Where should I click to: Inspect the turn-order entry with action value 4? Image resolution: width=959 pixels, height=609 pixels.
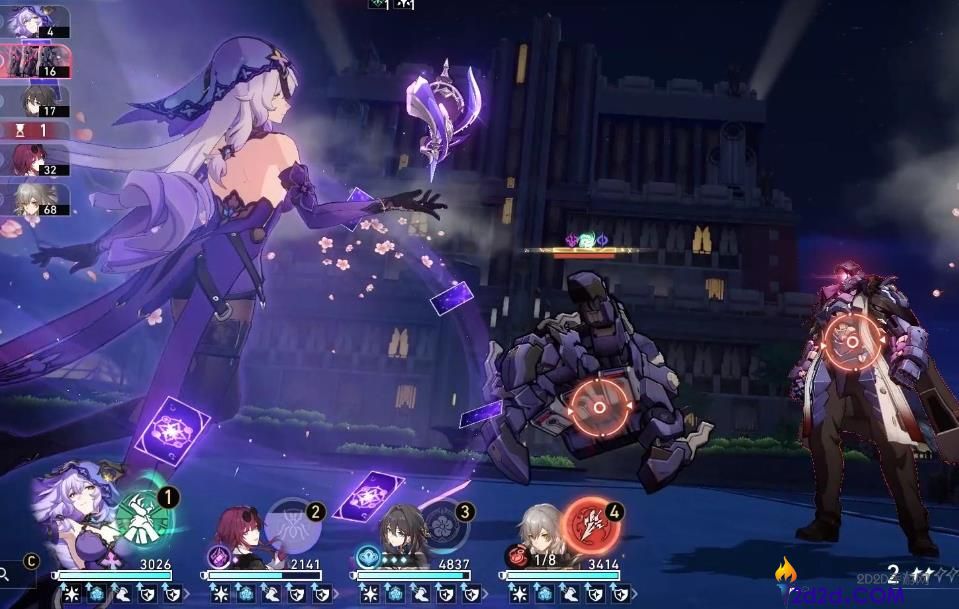point(35,21)
